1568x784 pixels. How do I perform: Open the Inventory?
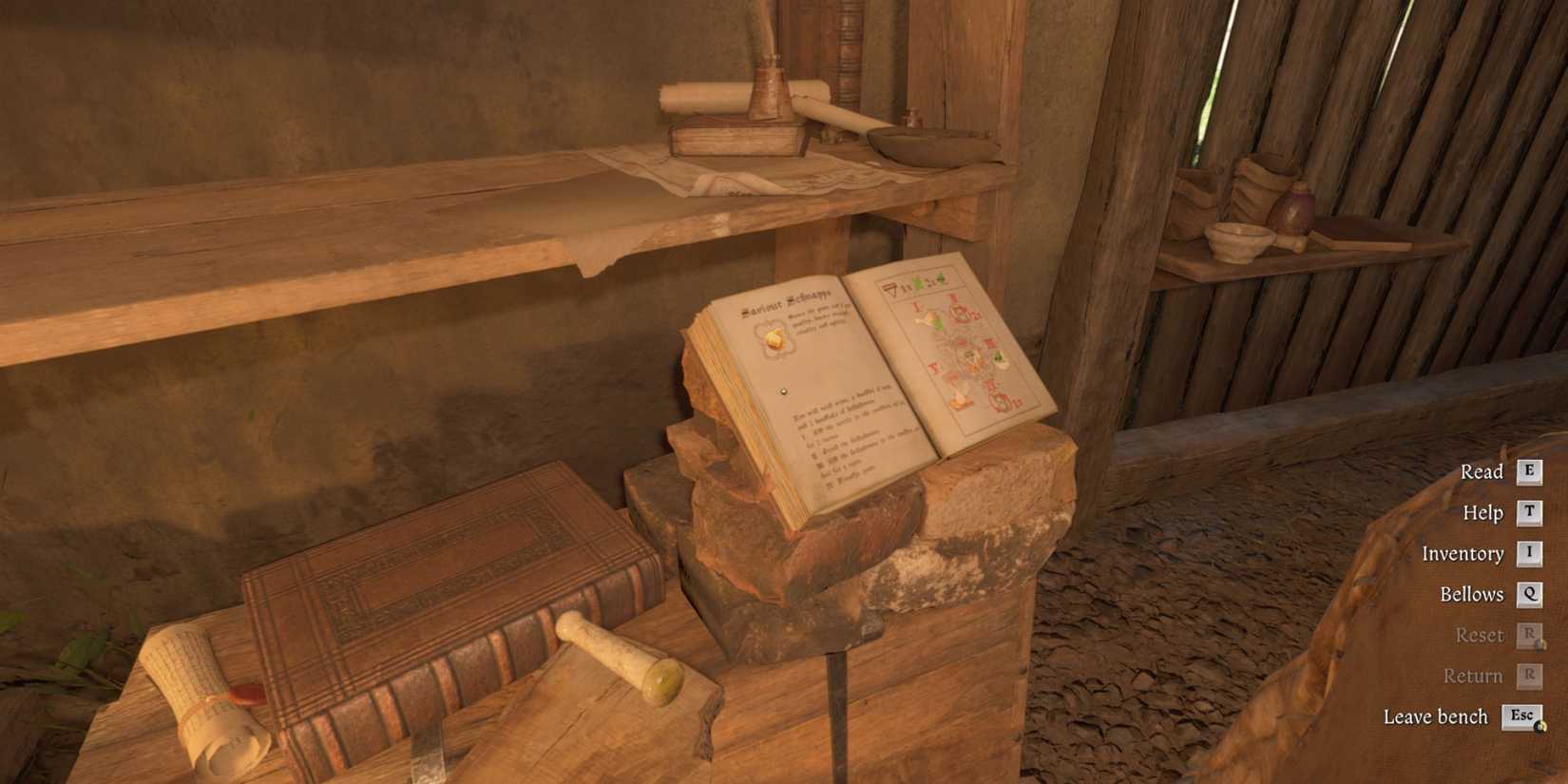pos(1463,553)
